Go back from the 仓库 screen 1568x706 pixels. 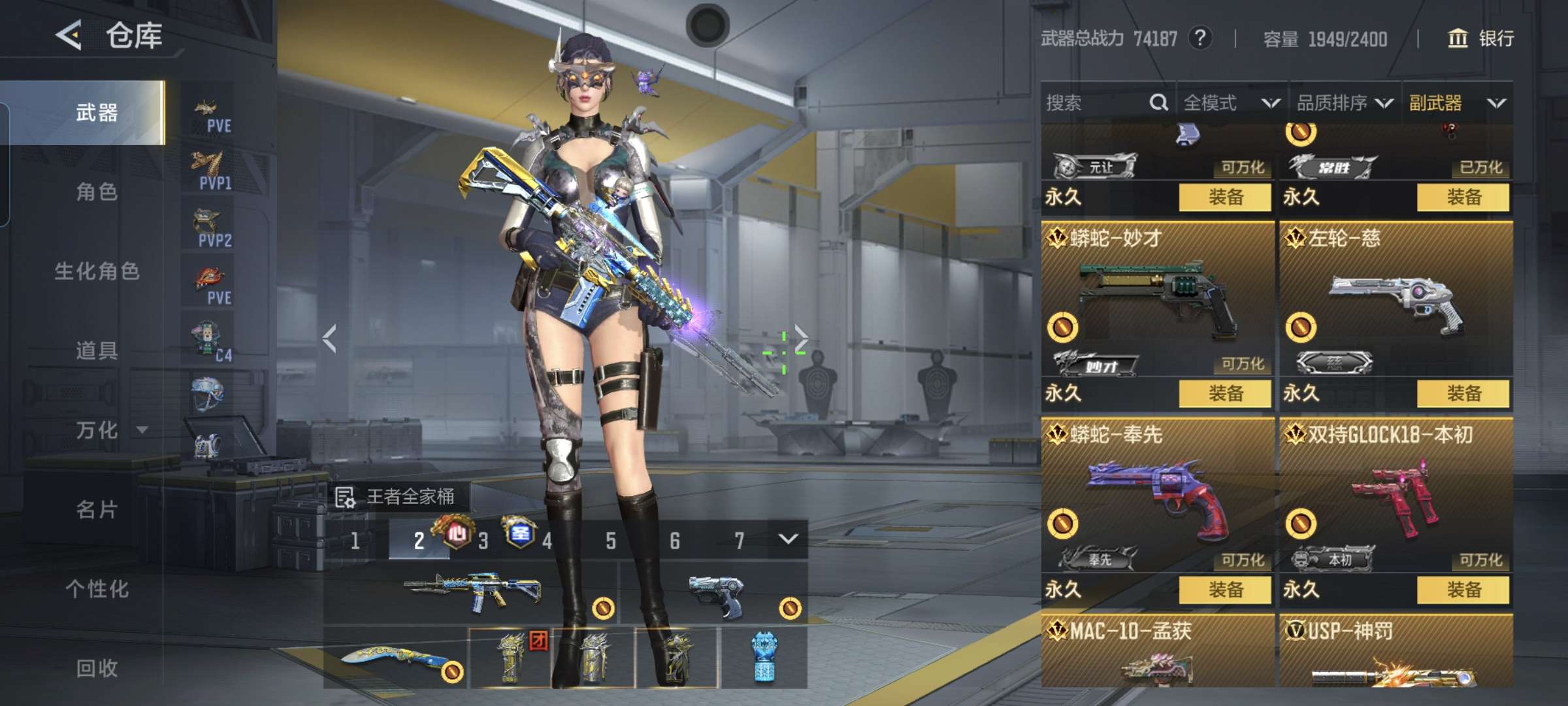(69, 35)
